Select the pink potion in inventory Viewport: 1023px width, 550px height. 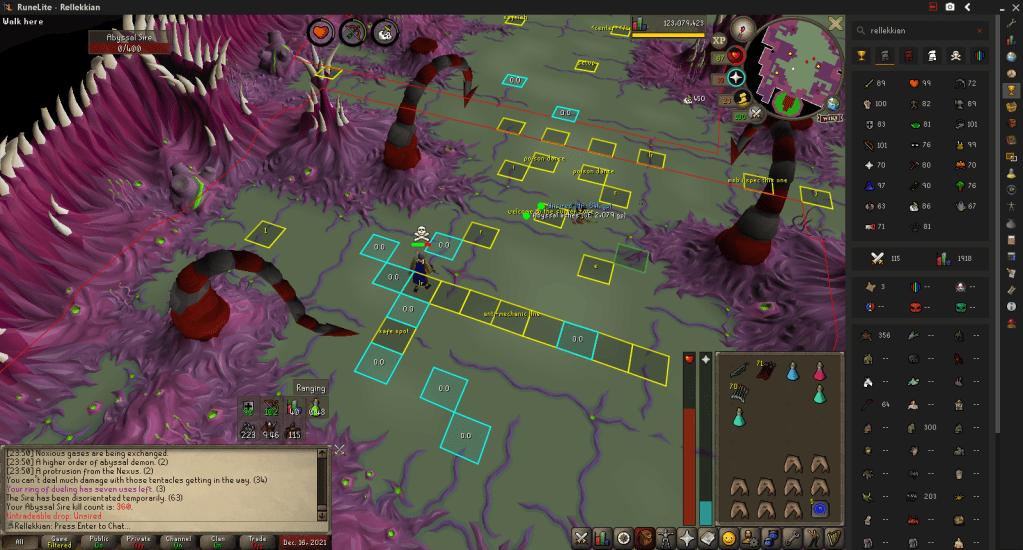click(819, 371)
